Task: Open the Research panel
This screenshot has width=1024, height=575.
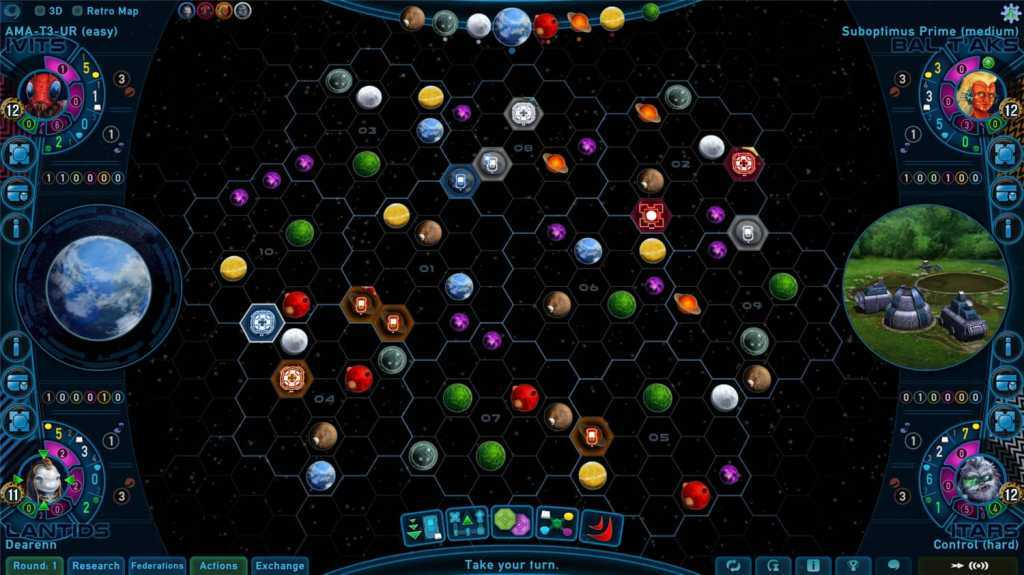Action: click(x=96, y=566)
